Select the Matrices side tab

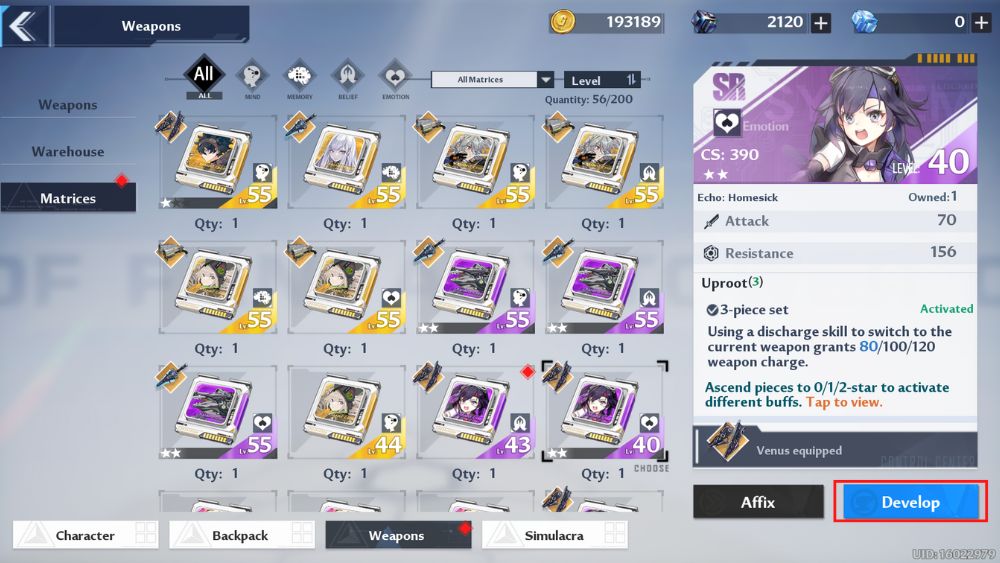coord(68,198)
